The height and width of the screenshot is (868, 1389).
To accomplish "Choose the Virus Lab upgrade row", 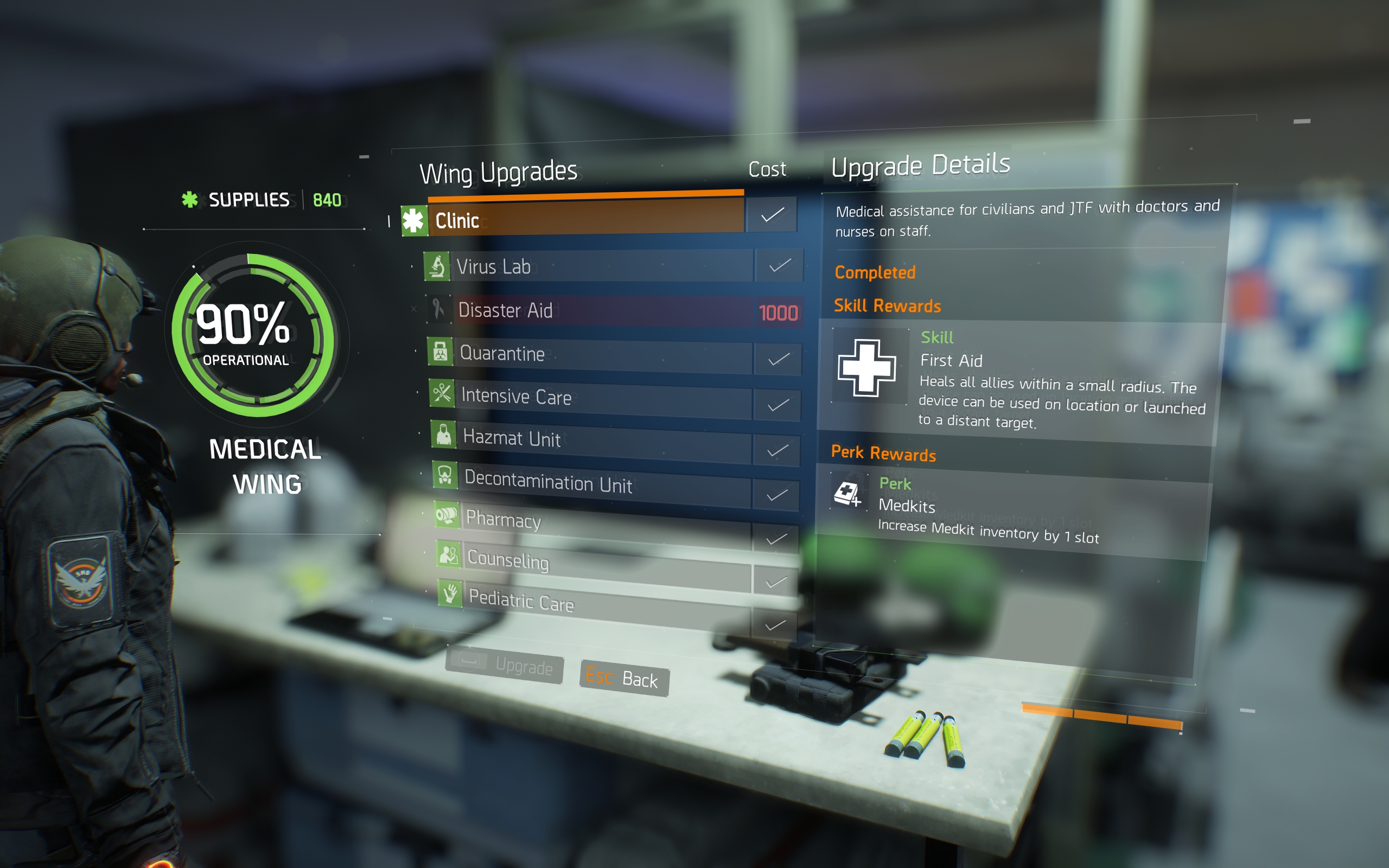I will tap(600, 266).
